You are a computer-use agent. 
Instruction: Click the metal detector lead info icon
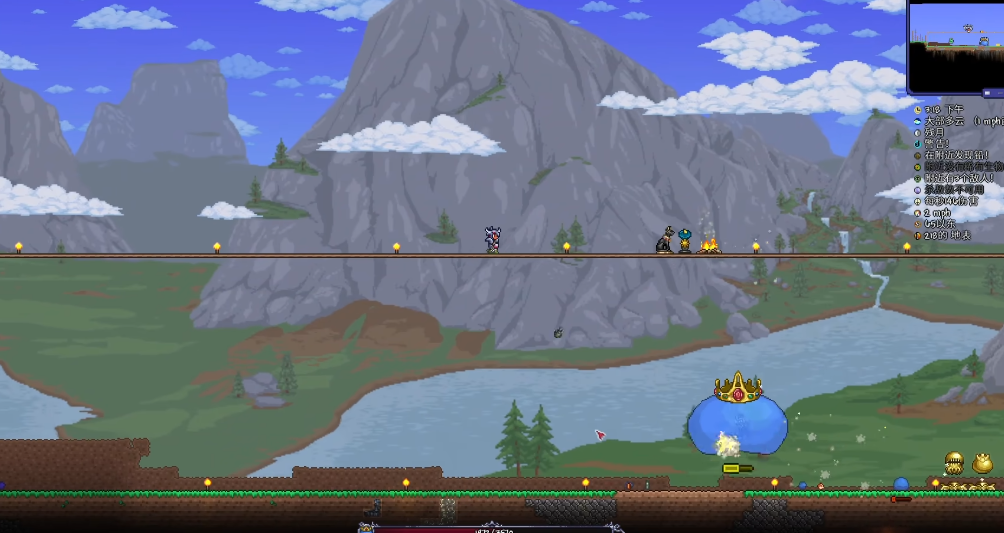917,156
